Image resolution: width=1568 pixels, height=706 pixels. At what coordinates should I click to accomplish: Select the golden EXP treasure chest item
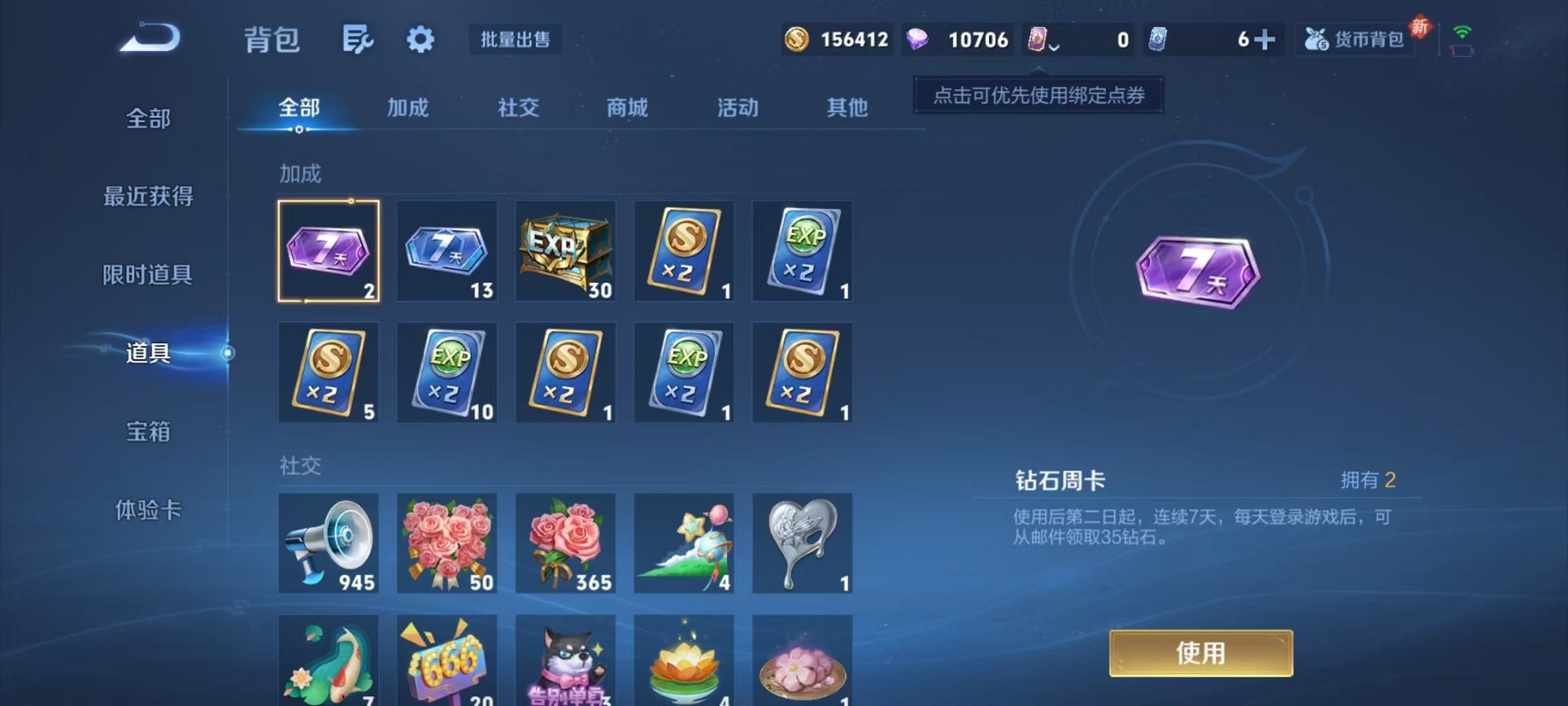coord(565,252)
